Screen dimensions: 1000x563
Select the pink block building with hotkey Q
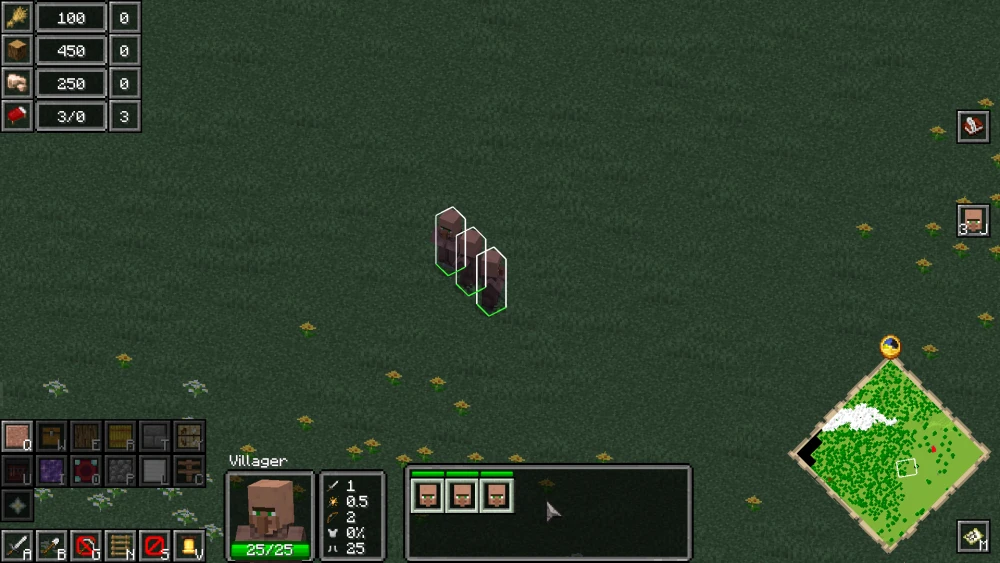tap(17, 437)
